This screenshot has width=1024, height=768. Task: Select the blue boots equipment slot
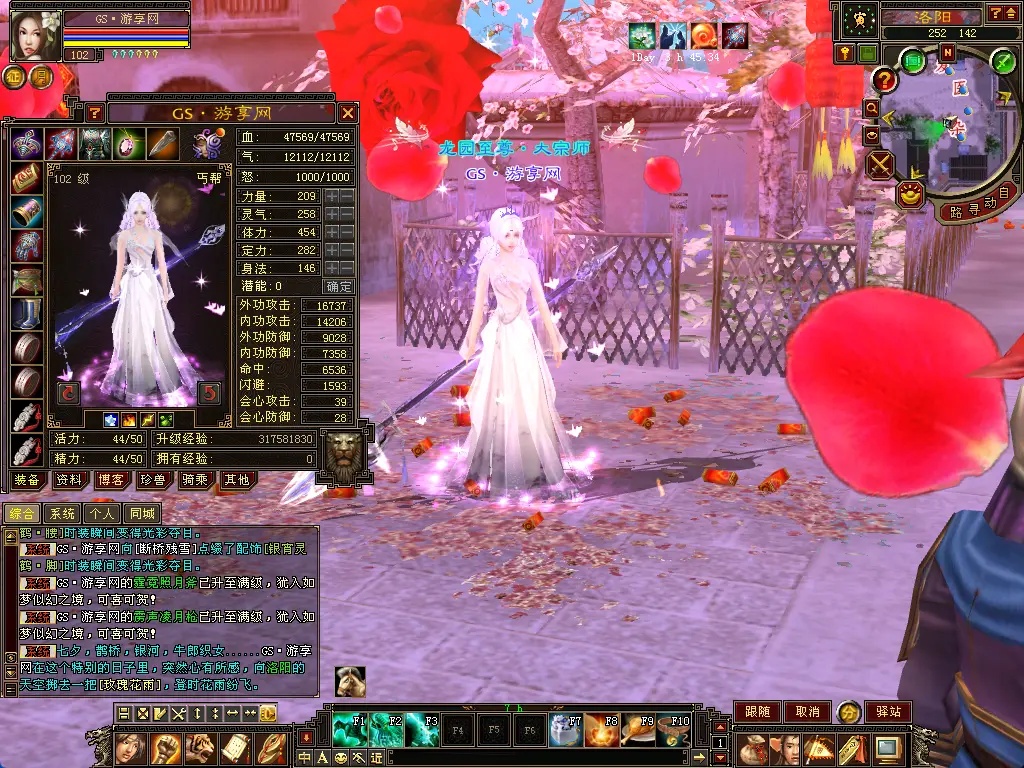tap(26, 313)
